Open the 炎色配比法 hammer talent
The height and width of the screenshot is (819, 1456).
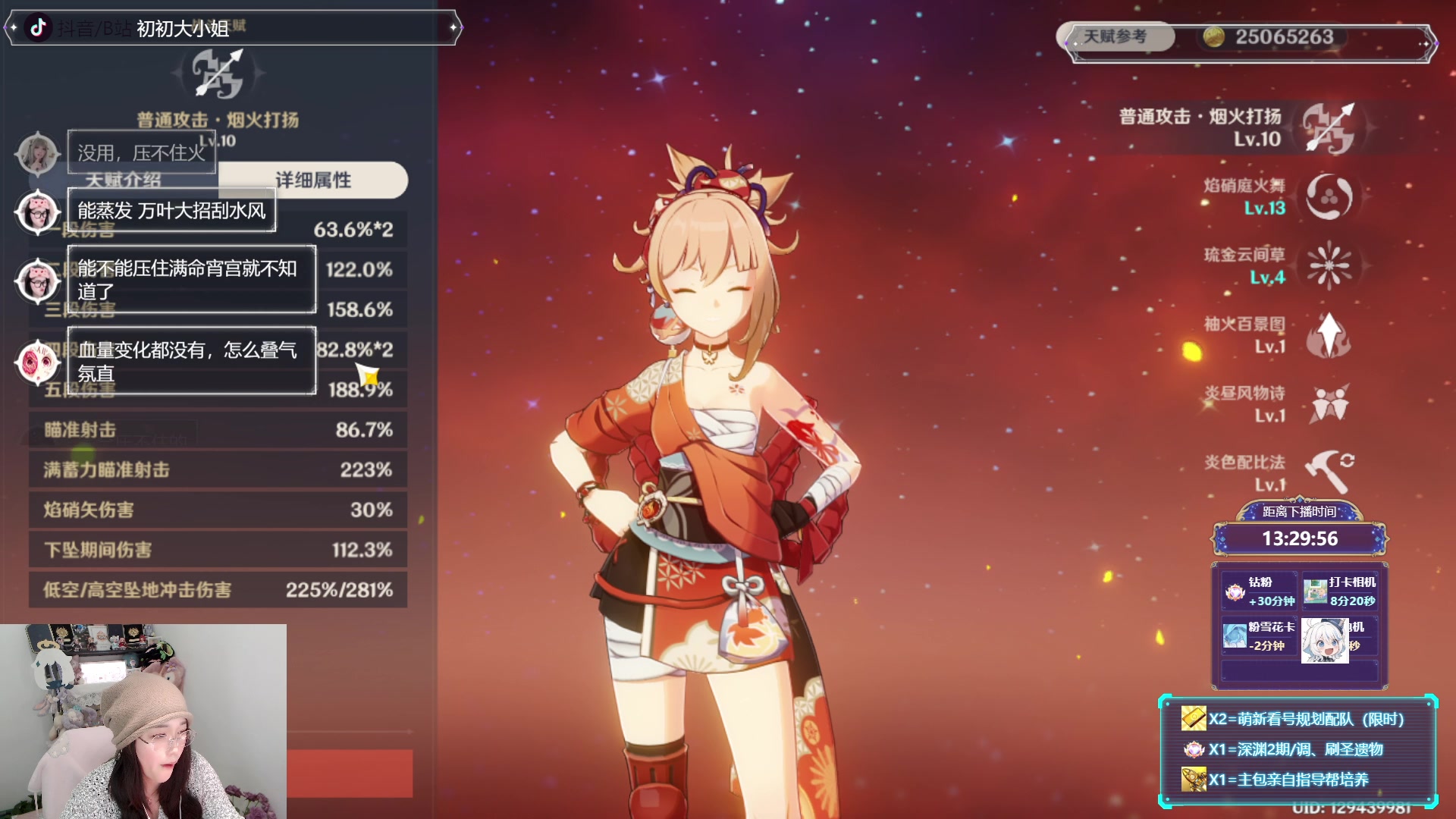tap(1329, 472)
